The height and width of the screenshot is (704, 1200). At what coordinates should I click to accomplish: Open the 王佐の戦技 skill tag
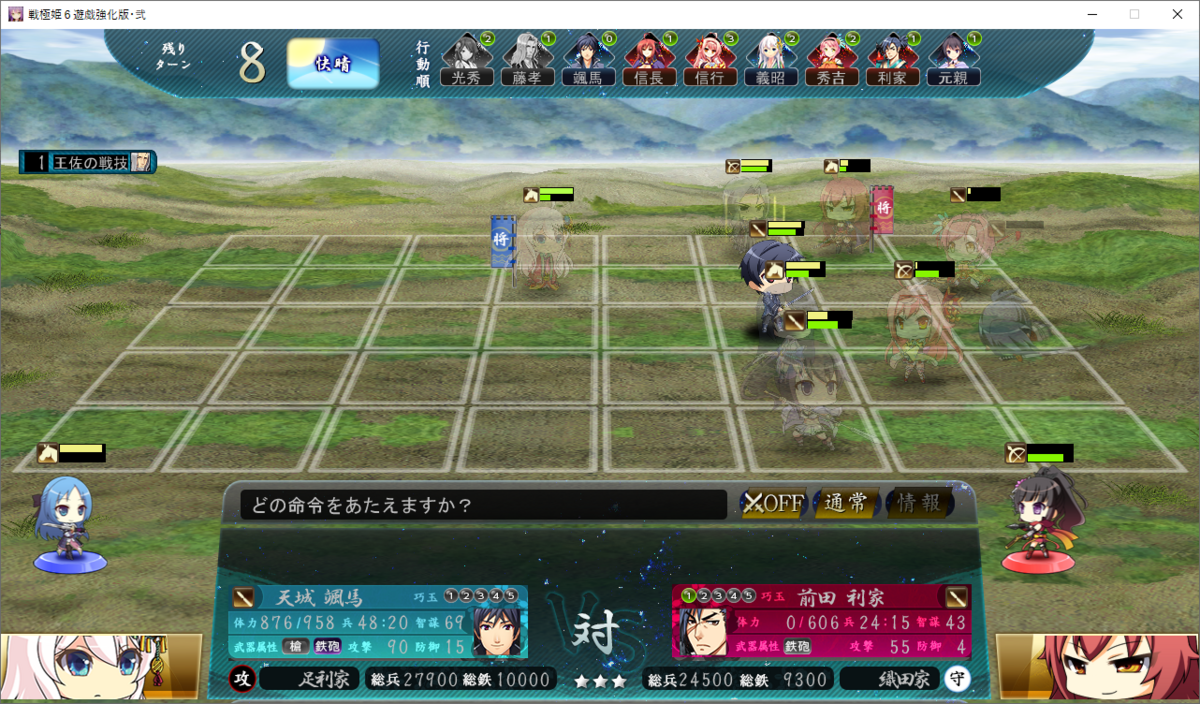tap(88, 162)
